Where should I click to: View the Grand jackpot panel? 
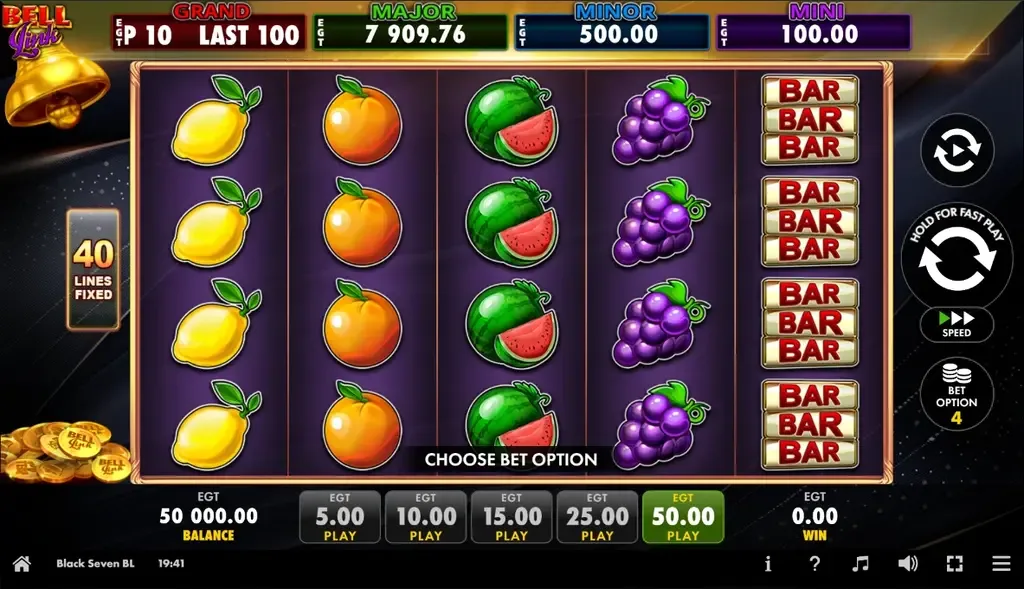[x=208, y=31]
